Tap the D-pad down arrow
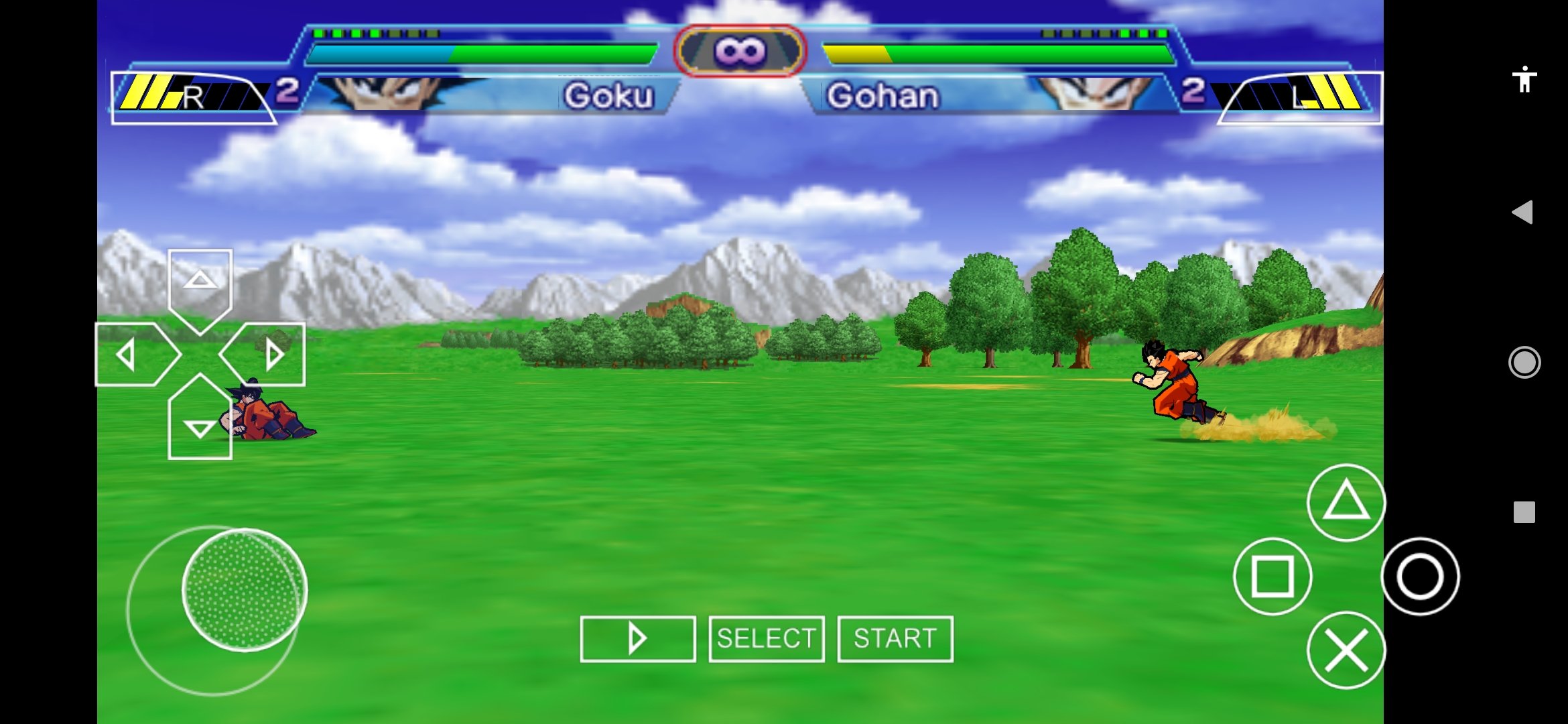This screenshot has width=1568, height=724. tap(200, 422)
